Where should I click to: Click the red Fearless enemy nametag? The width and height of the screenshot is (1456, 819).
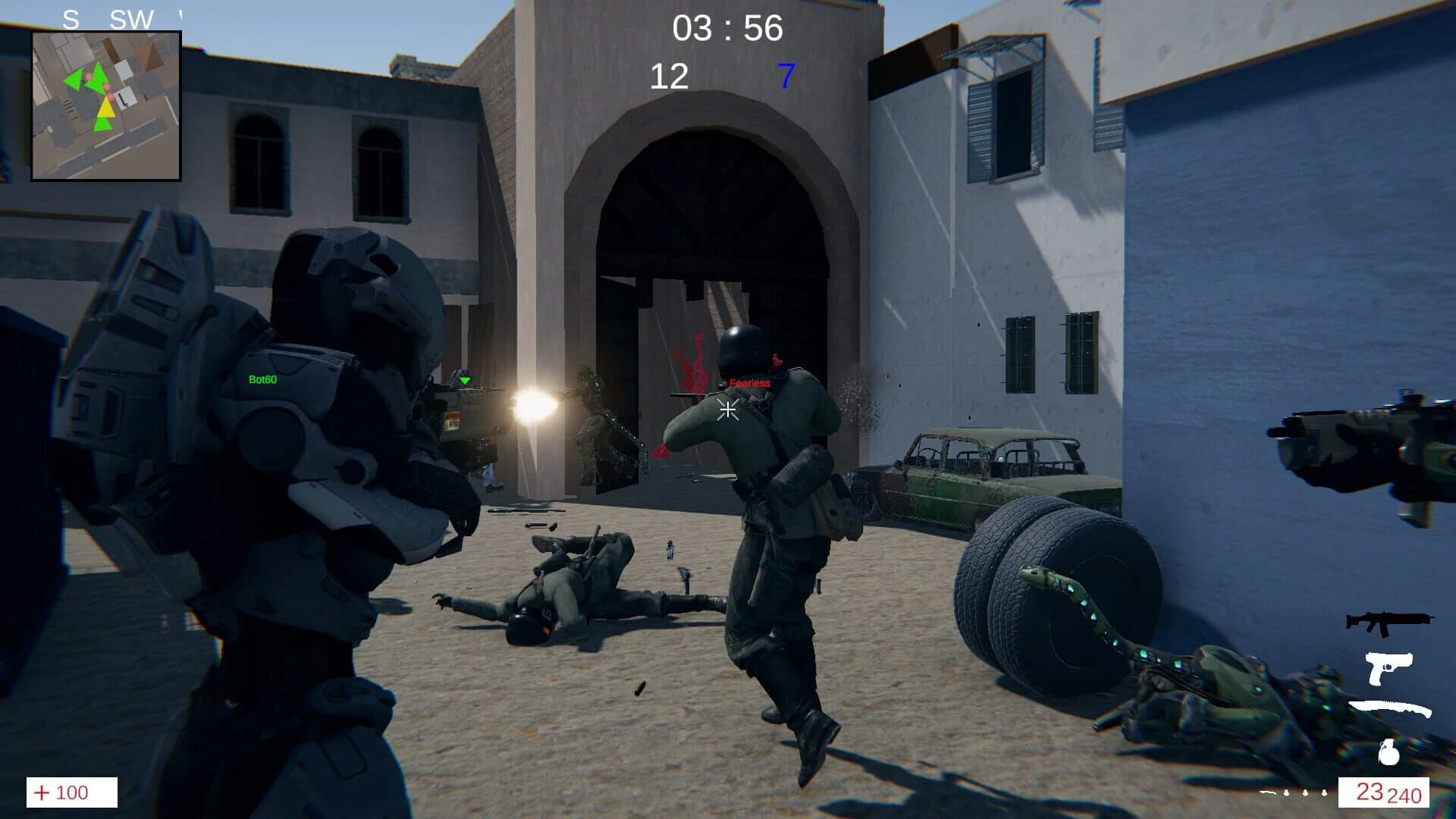click(749, 382)
